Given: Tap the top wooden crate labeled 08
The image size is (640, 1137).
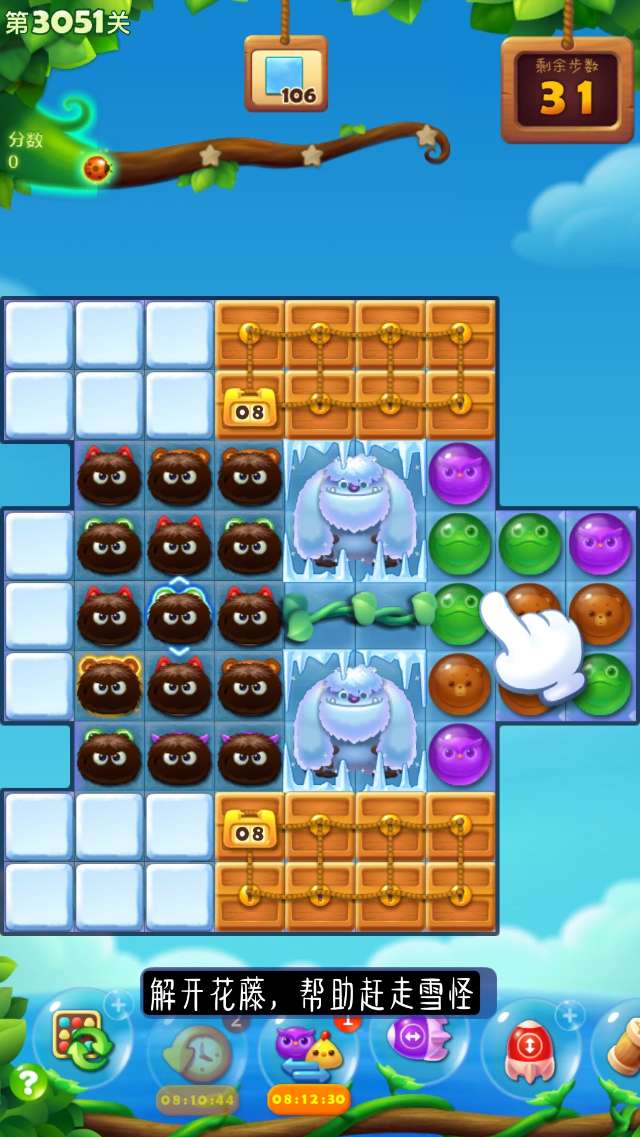Looking at the screenshot, I should click(250, 405).
